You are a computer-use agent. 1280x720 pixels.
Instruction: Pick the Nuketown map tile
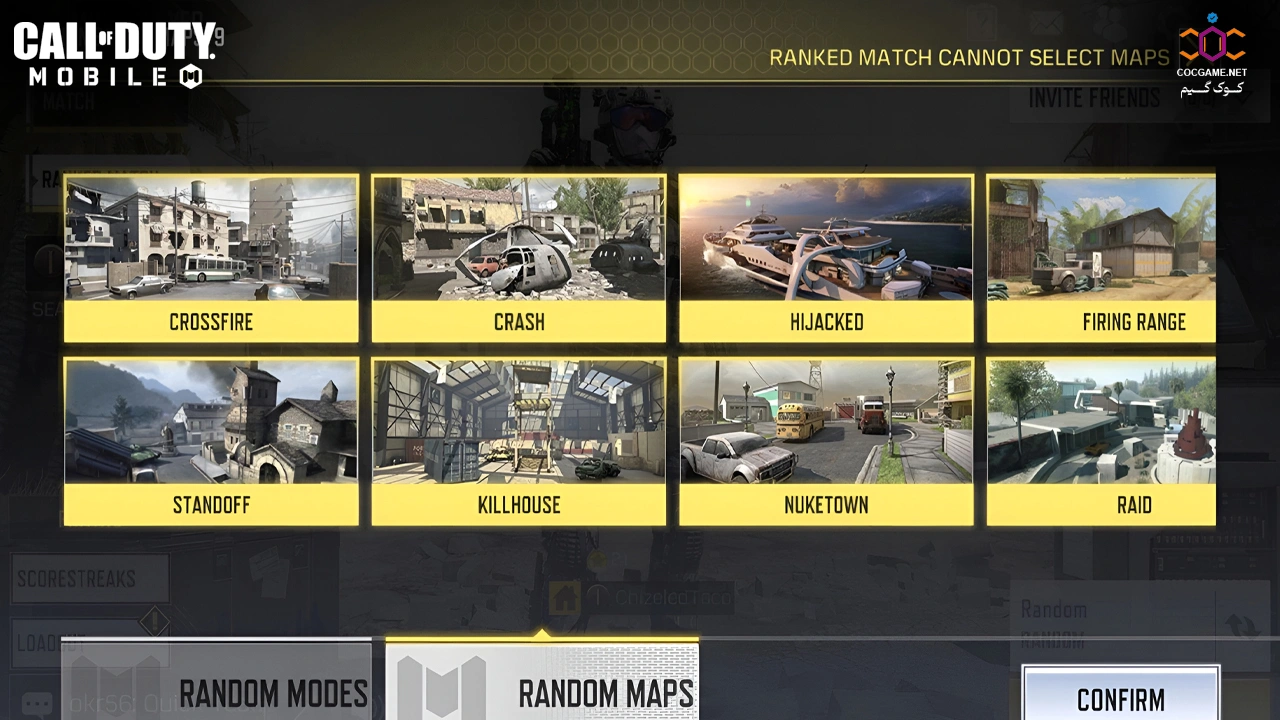tap(826, 441)
